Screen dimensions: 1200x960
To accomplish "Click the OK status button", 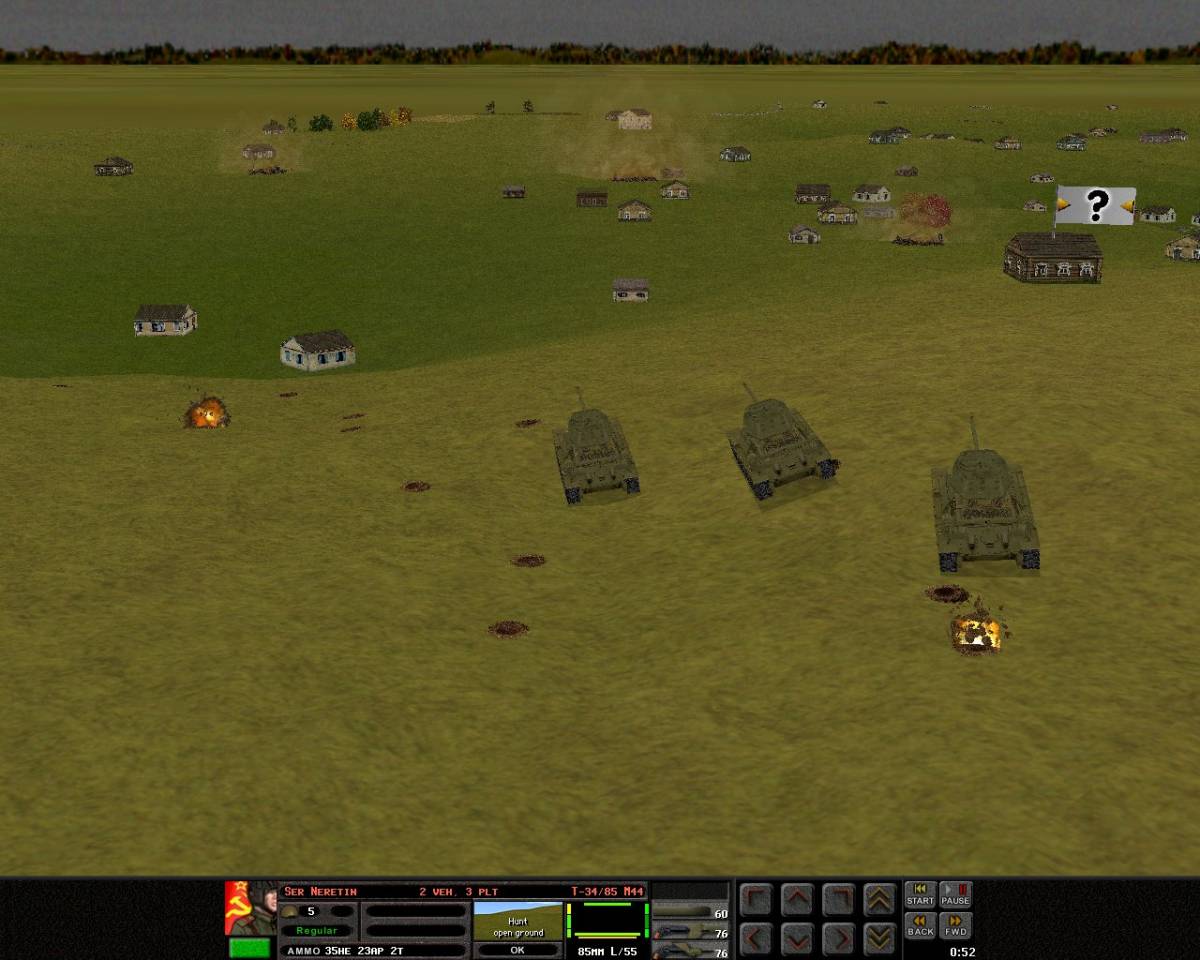I will click(x=517, y=950).
